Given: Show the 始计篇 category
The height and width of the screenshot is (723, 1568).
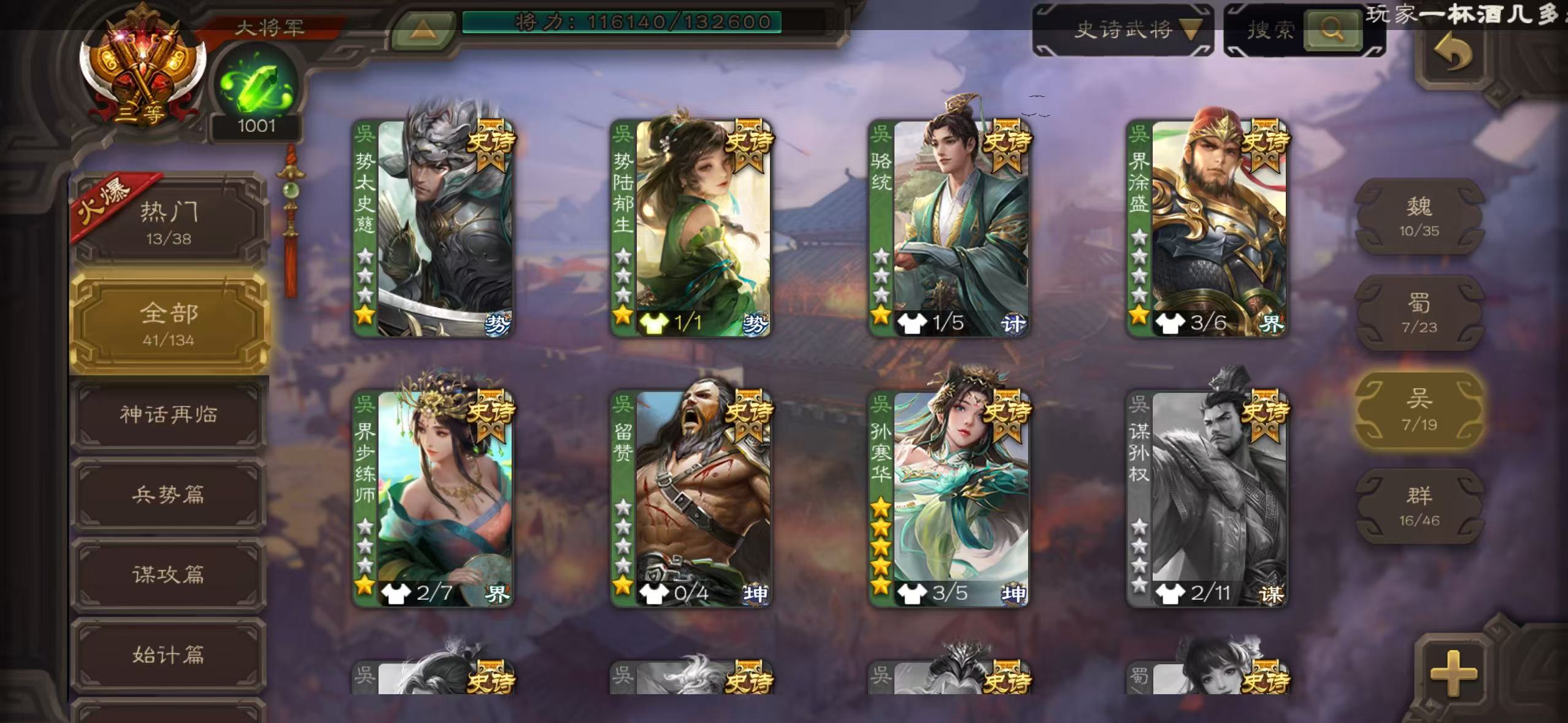Looking at the screenshot, I should click(x=169, y=654).
